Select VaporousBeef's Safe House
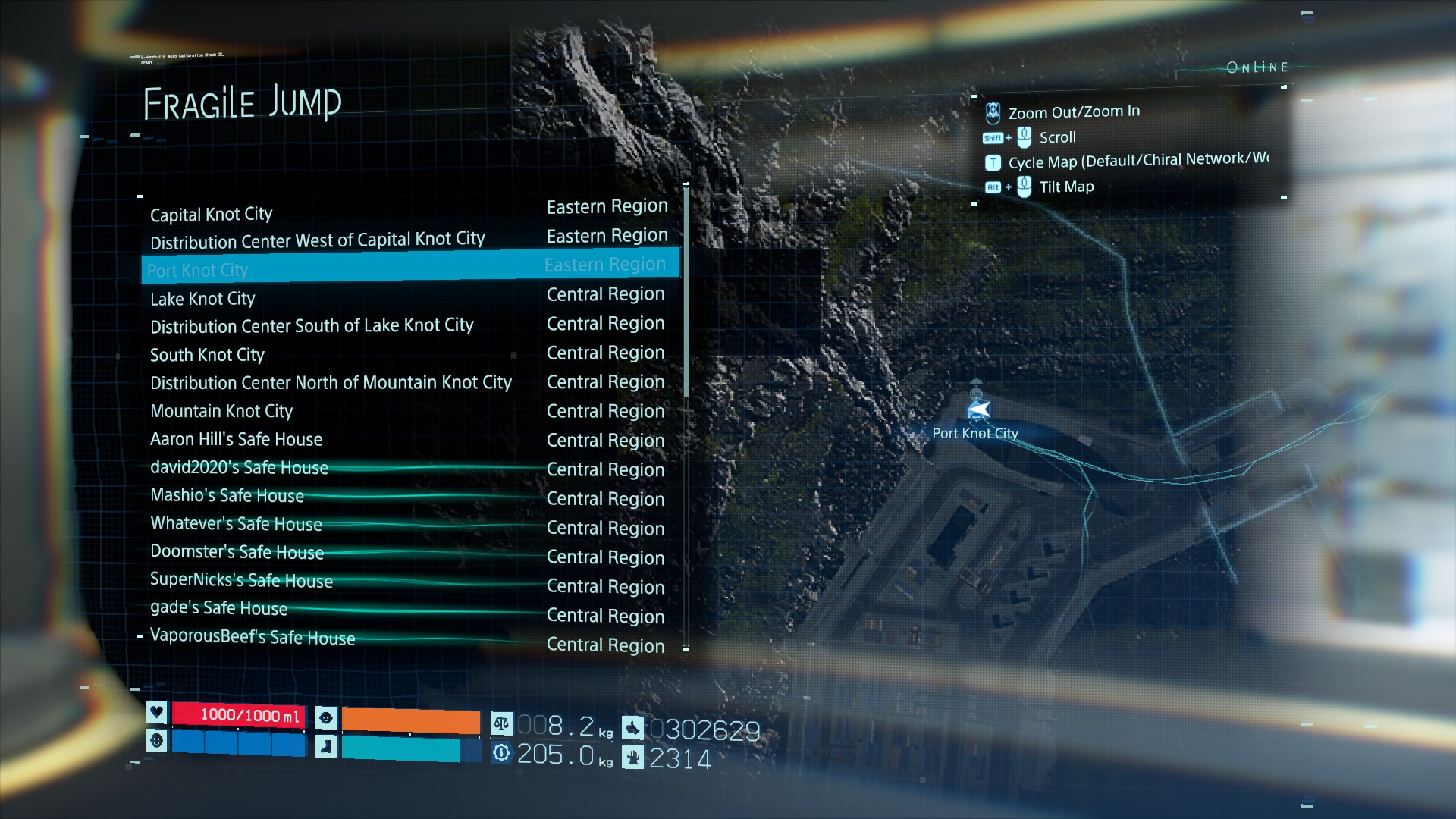Screen dimensions: 1456x819 [x=253, y=637]
